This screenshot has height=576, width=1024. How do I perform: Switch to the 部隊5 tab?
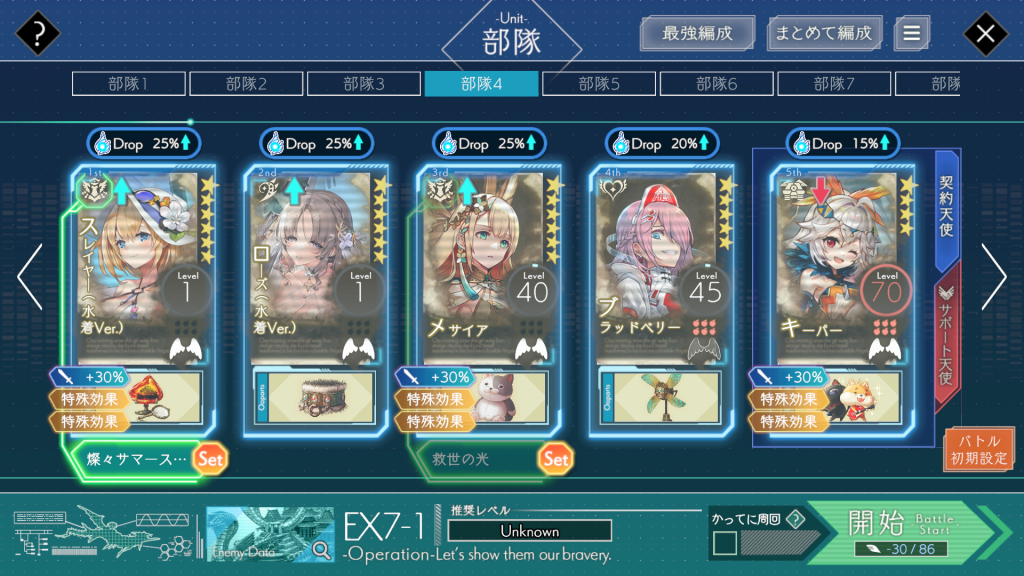tap(599, 84)
